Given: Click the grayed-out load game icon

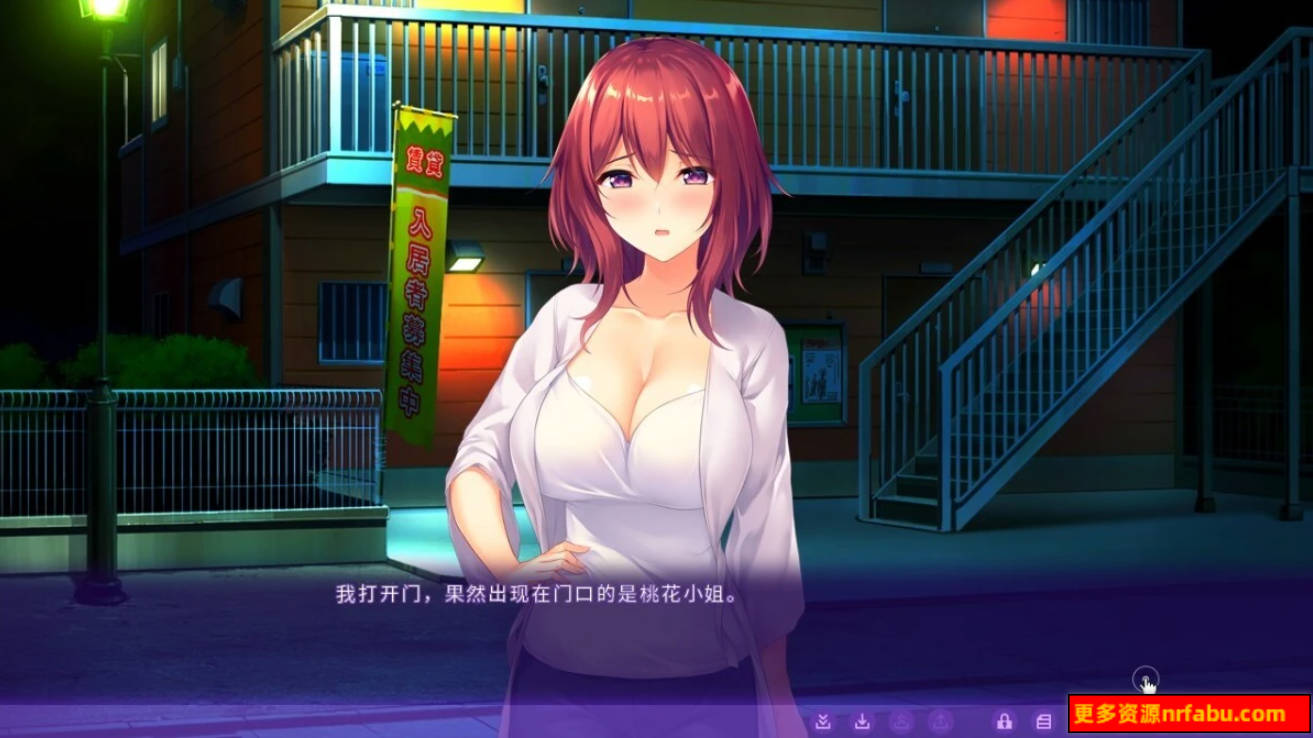Looking at the screenshot, I should [940, 720].
